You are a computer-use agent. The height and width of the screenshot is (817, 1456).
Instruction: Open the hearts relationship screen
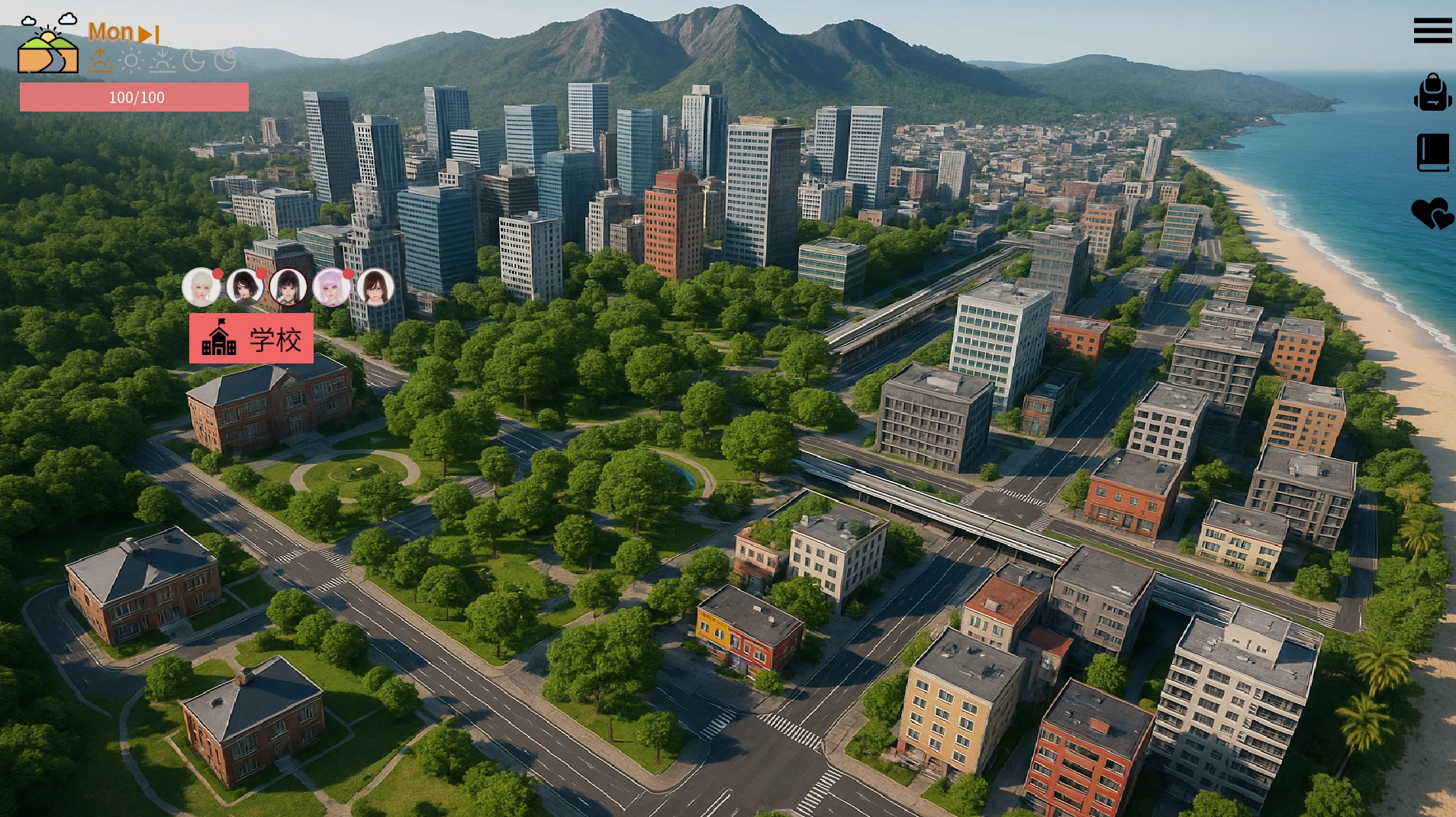click(x=1432, y=214)
